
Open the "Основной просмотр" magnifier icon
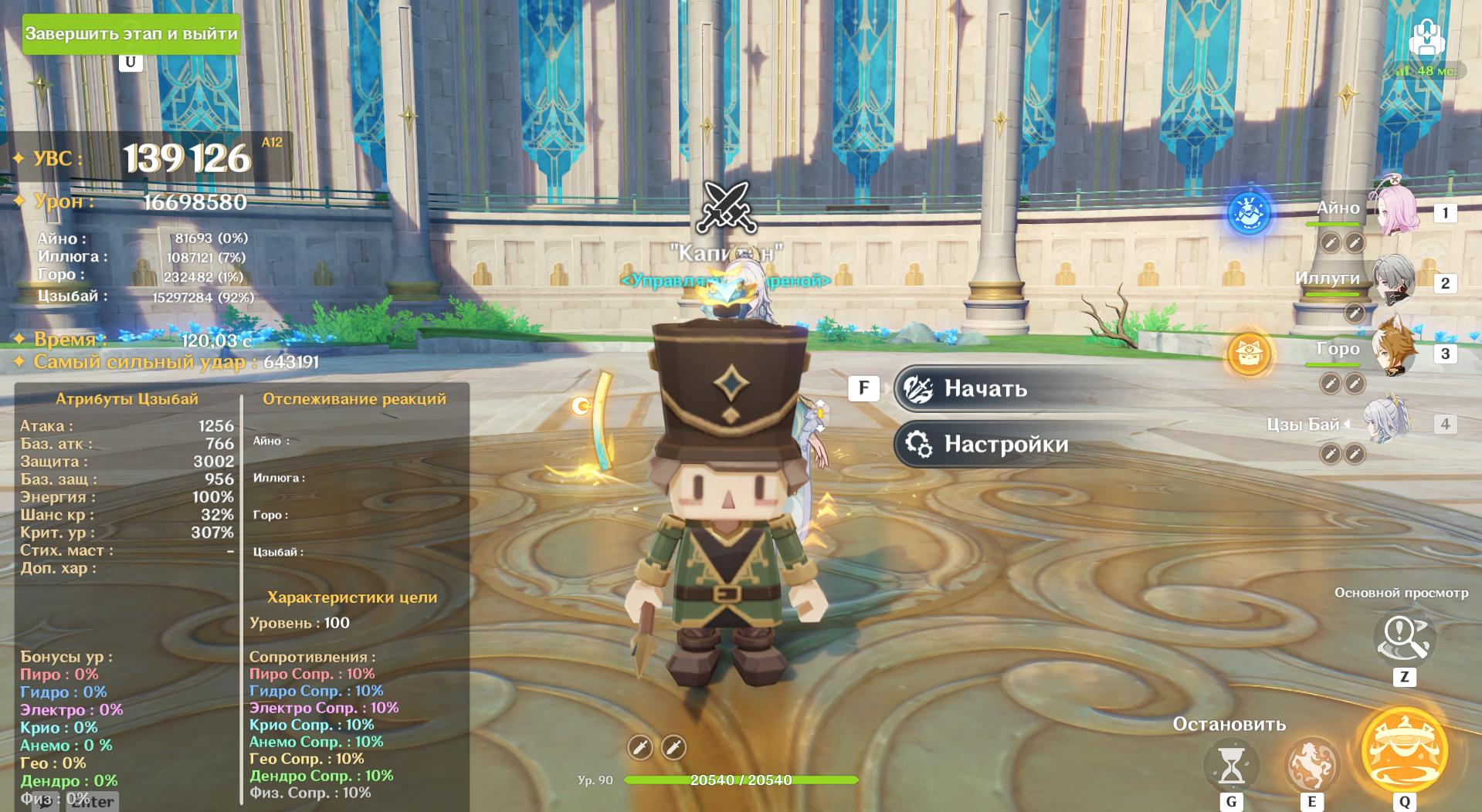pos(1404,638)
